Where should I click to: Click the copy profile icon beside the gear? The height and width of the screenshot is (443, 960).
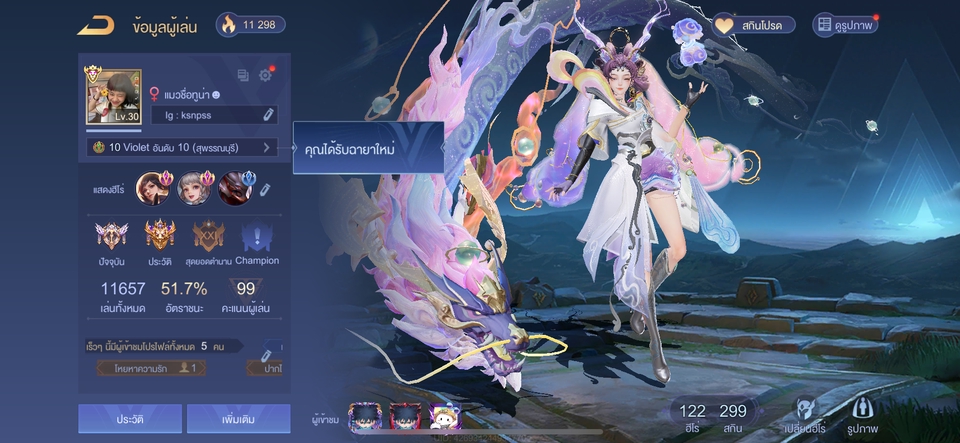[x=243, y=75]
